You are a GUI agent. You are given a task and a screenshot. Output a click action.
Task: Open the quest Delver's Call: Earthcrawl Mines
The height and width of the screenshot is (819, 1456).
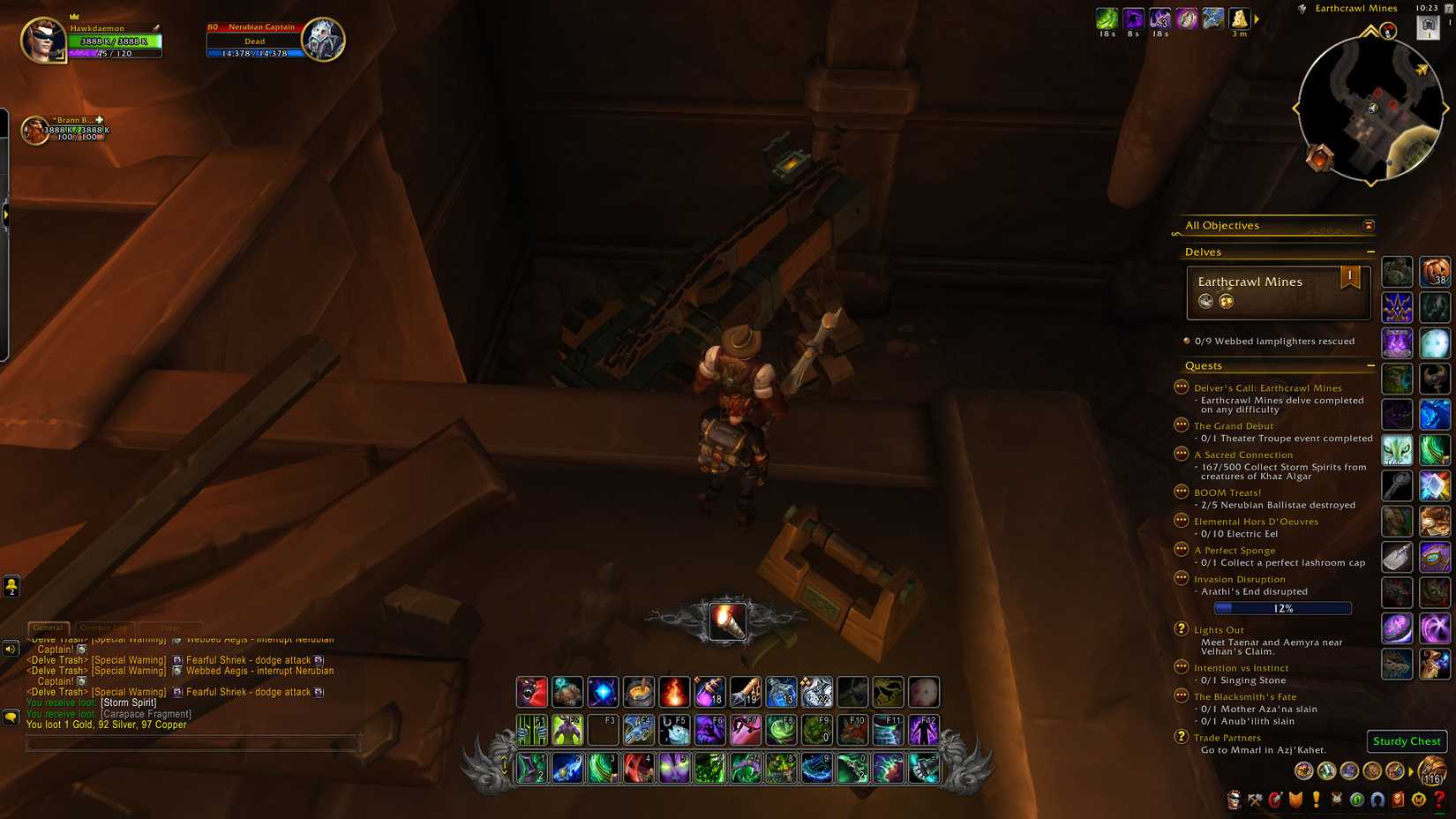(x=1268, y=387)
